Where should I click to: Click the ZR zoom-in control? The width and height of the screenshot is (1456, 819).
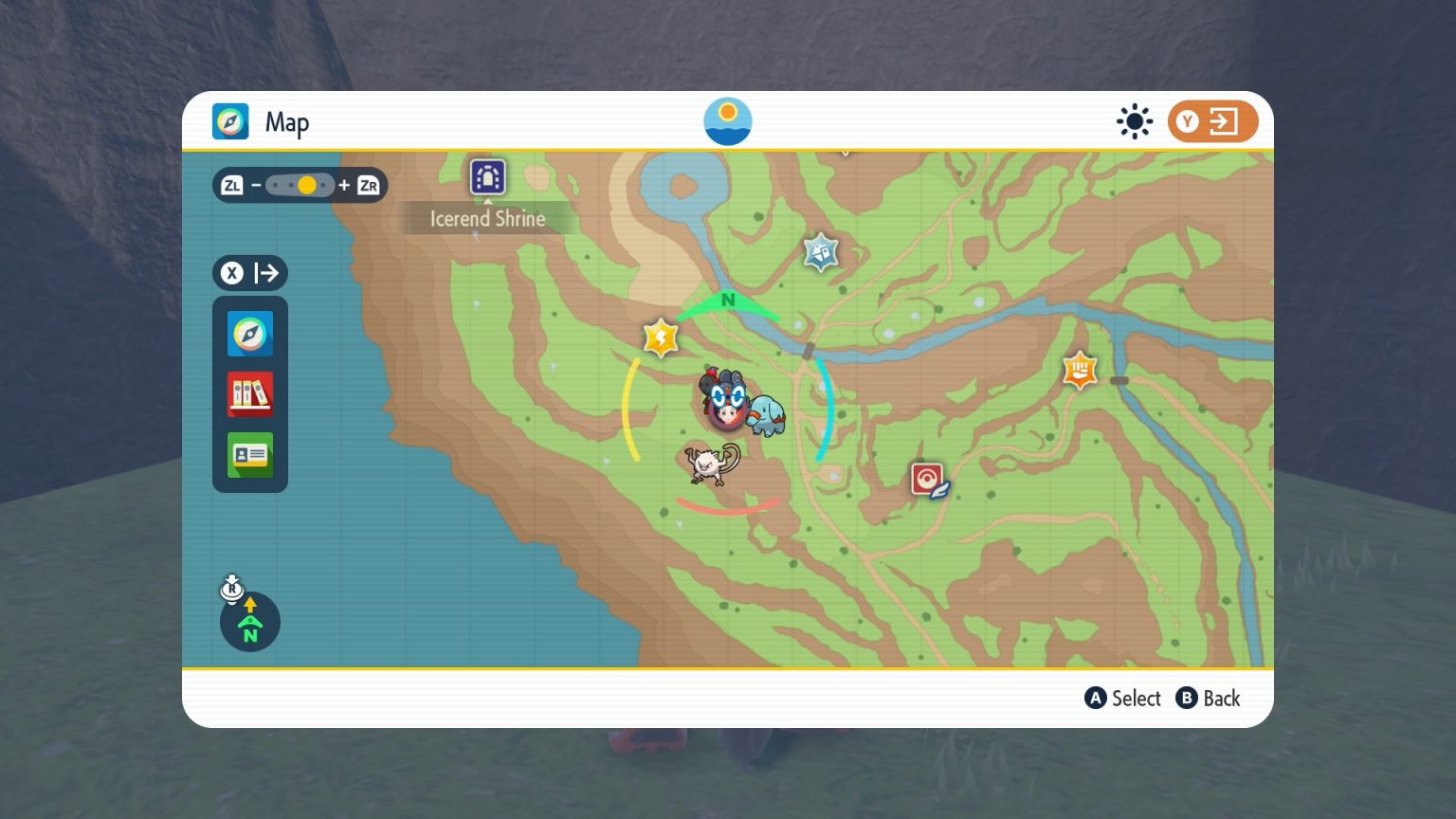pos(370,185)
